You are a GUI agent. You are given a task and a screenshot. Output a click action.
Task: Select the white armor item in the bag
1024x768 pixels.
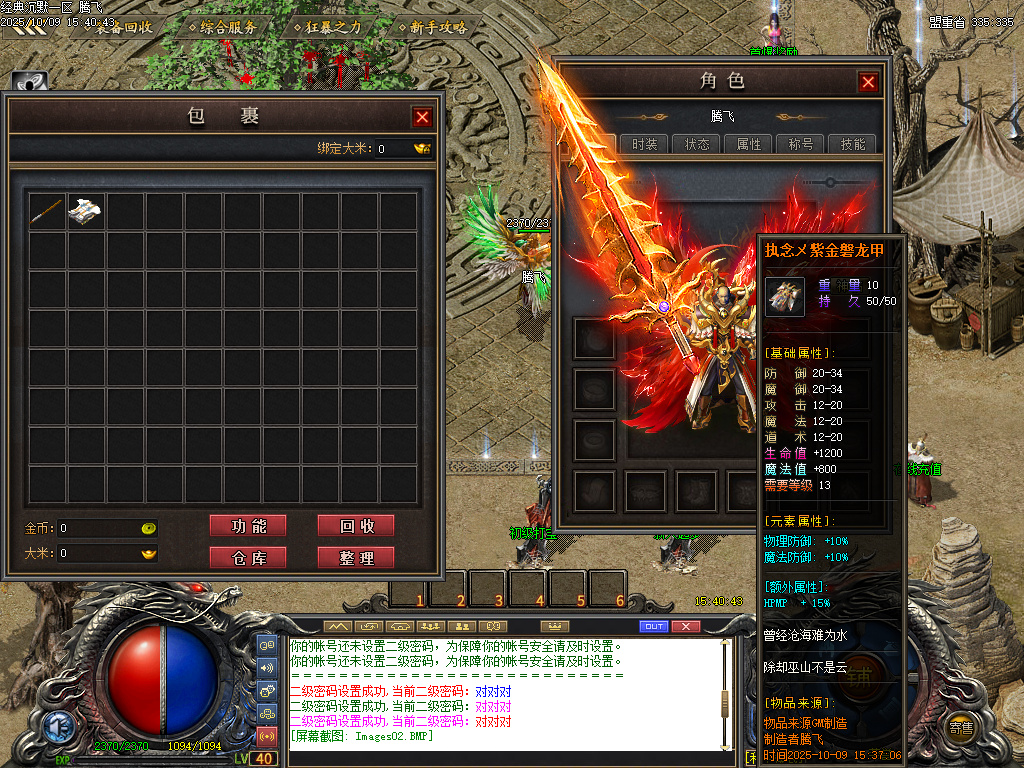86,211
